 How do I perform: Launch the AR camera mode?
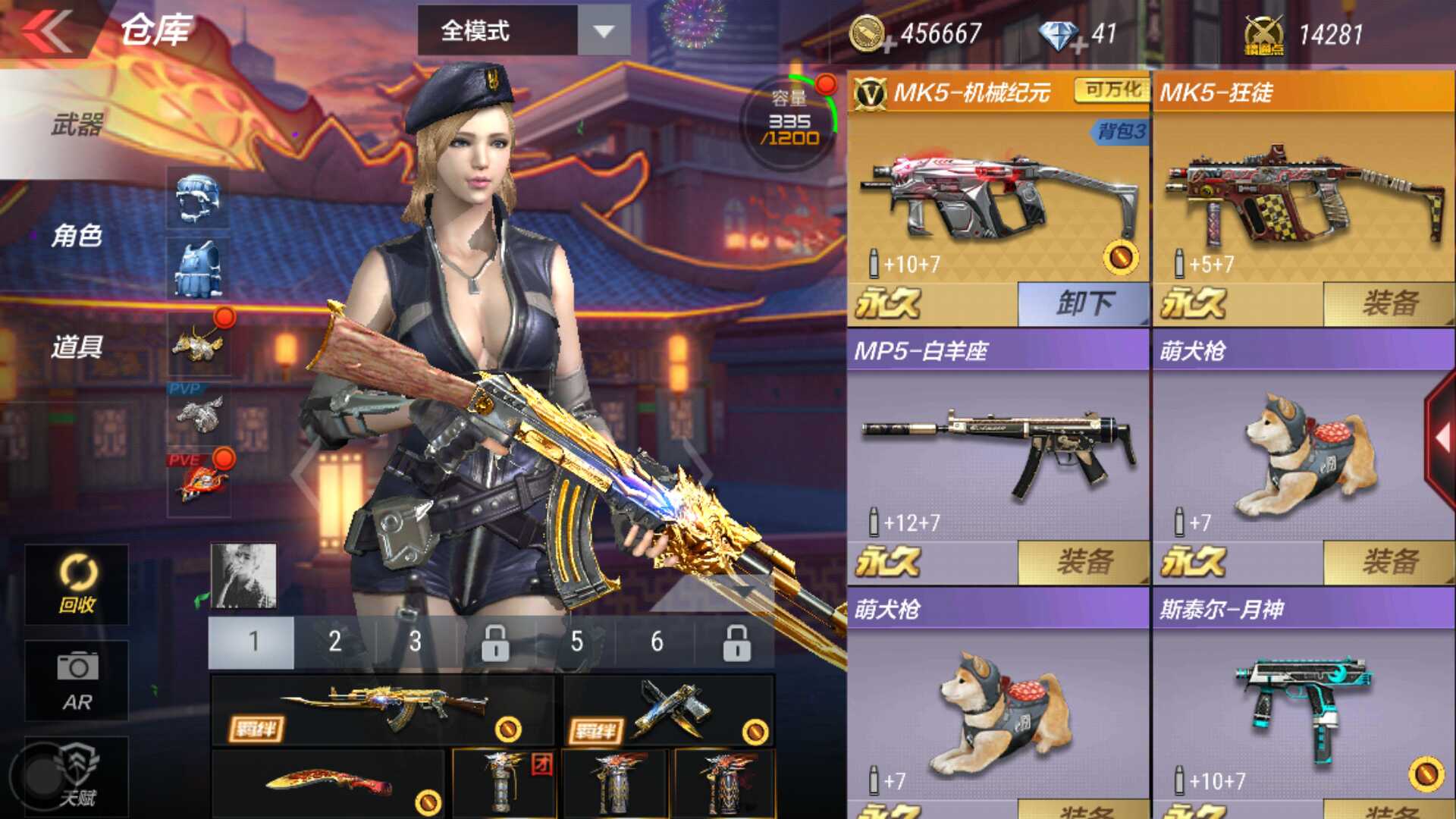click(x=74, y=680)
